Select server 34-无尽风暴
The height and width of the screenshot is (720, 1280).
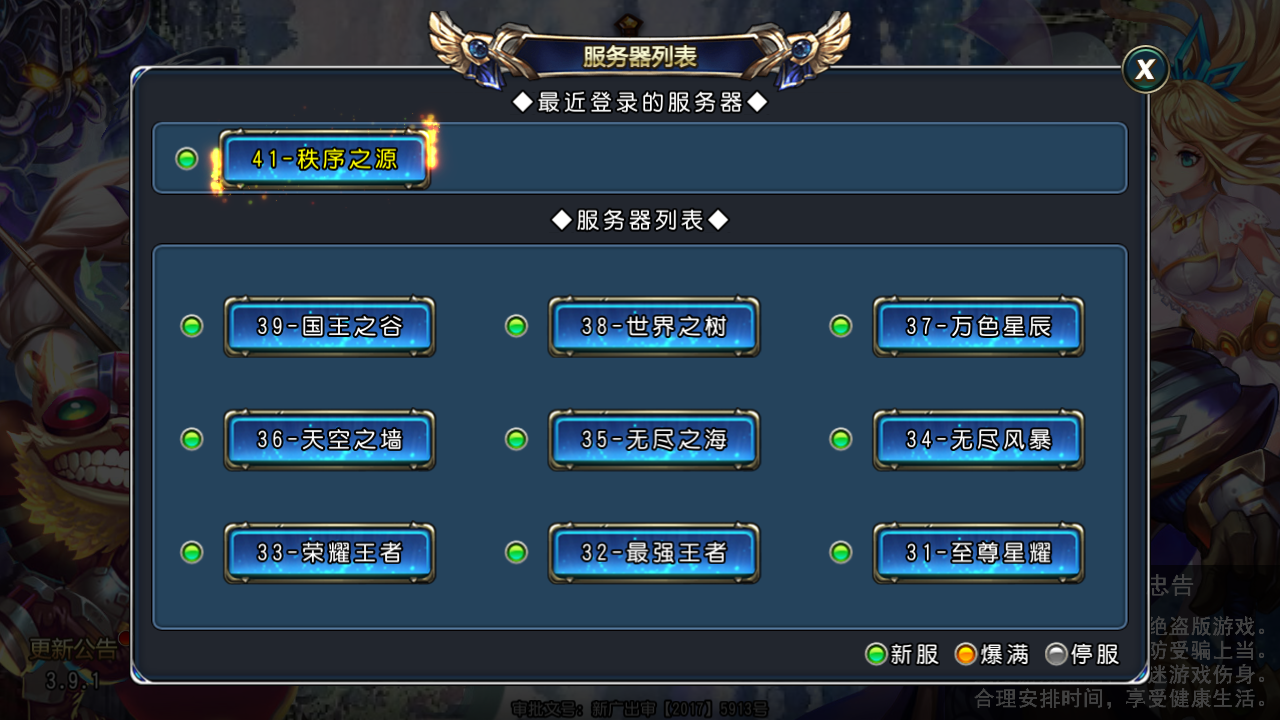click(978, 439)
